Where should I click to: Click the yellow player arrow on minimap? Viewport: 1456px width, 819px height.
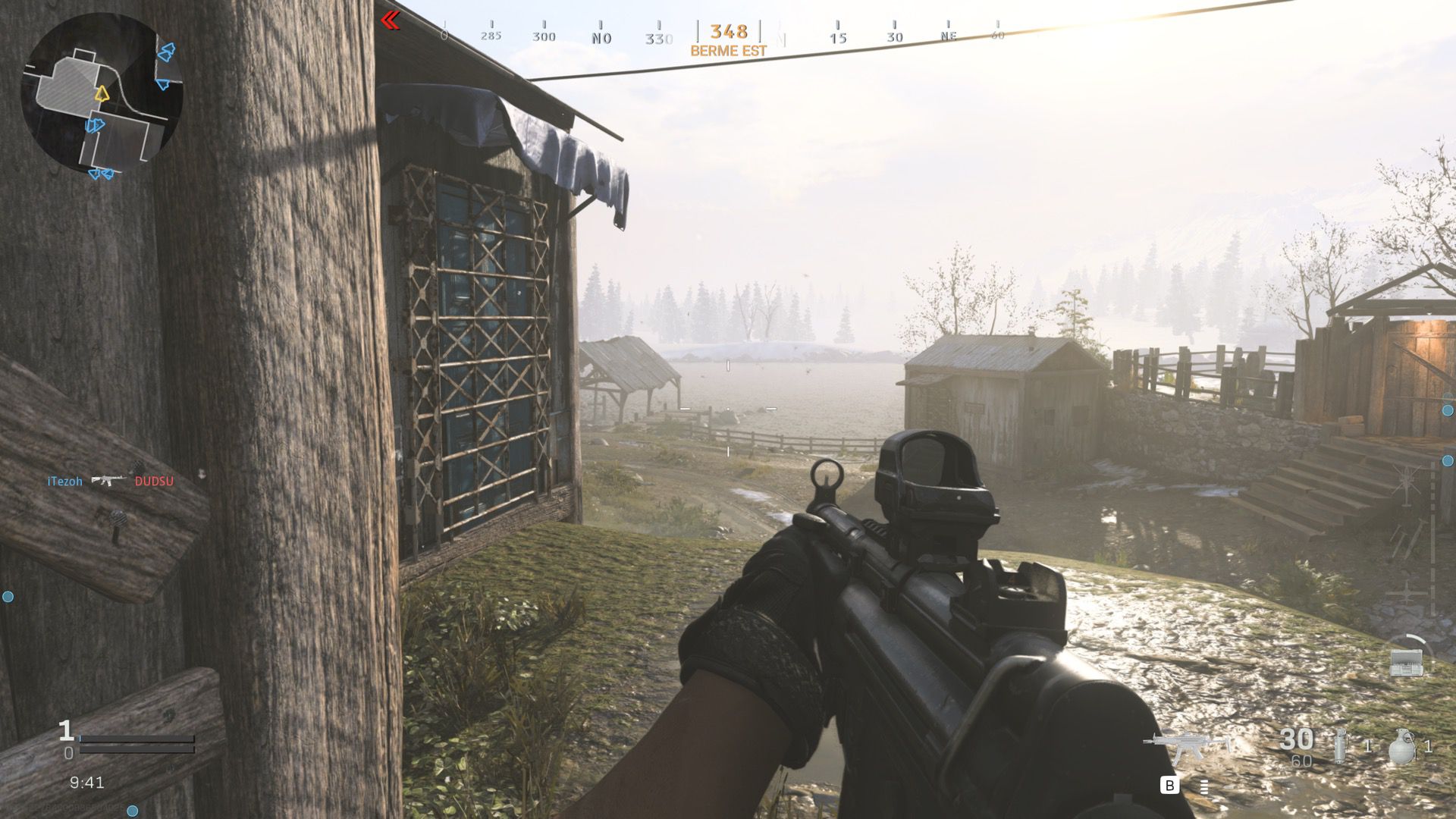click(x=102, y=94)
